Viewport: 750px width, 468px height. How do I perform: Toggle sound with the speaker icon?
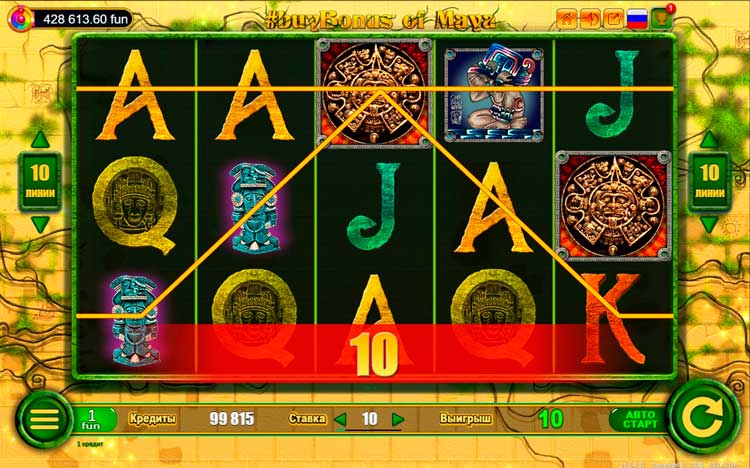(589, 18)
